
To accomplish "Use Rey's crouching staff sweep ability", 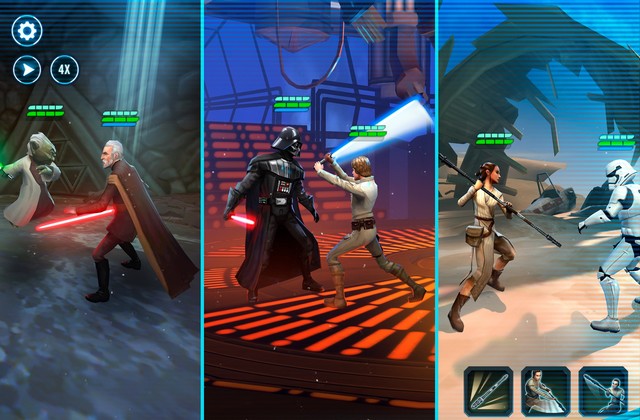I will pos(546,391).
